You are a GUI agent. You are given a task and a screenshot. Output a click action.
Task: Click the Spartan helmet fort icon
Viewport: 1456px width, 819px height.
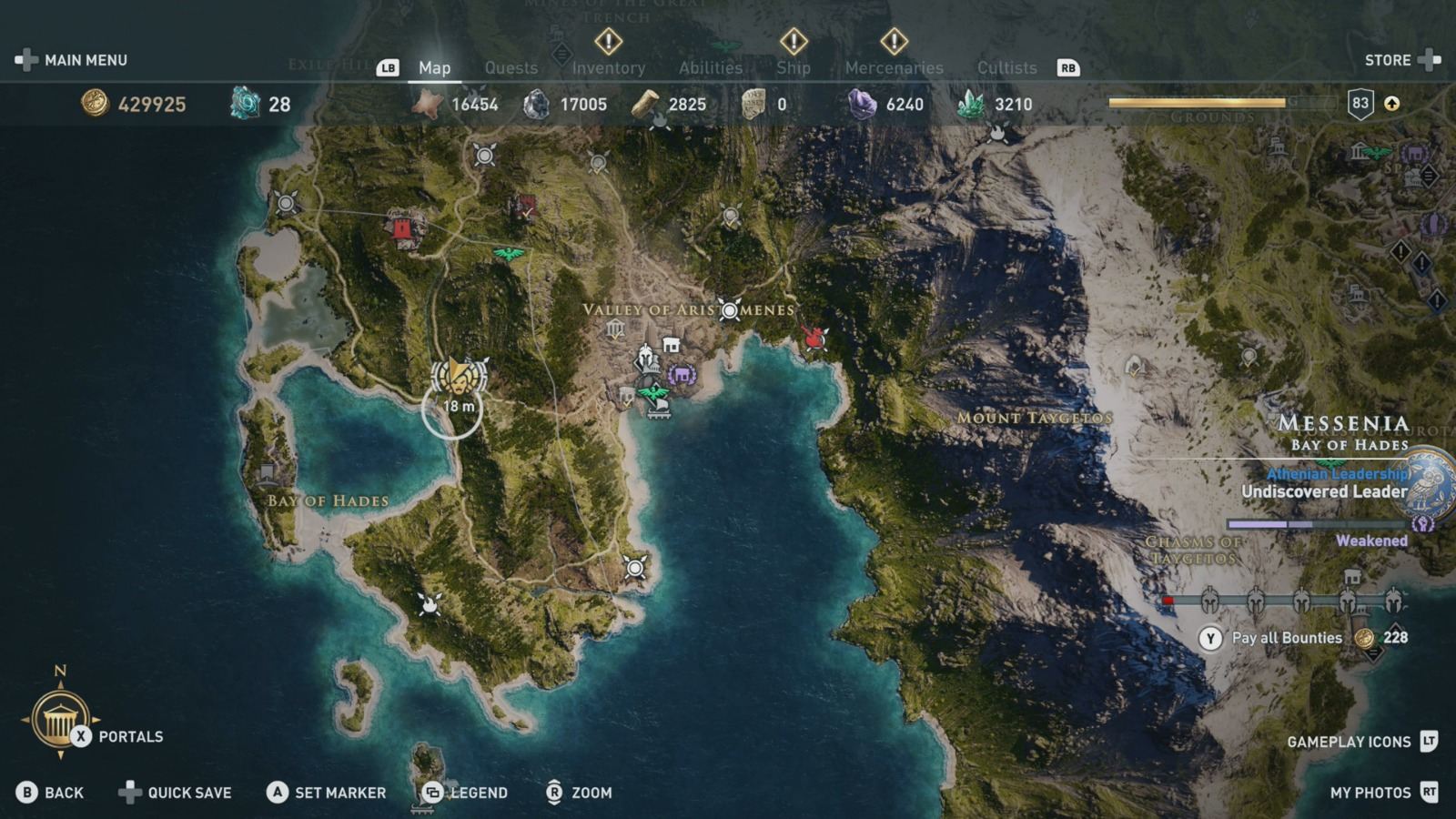pyautogui.click(x=646, y=358)
